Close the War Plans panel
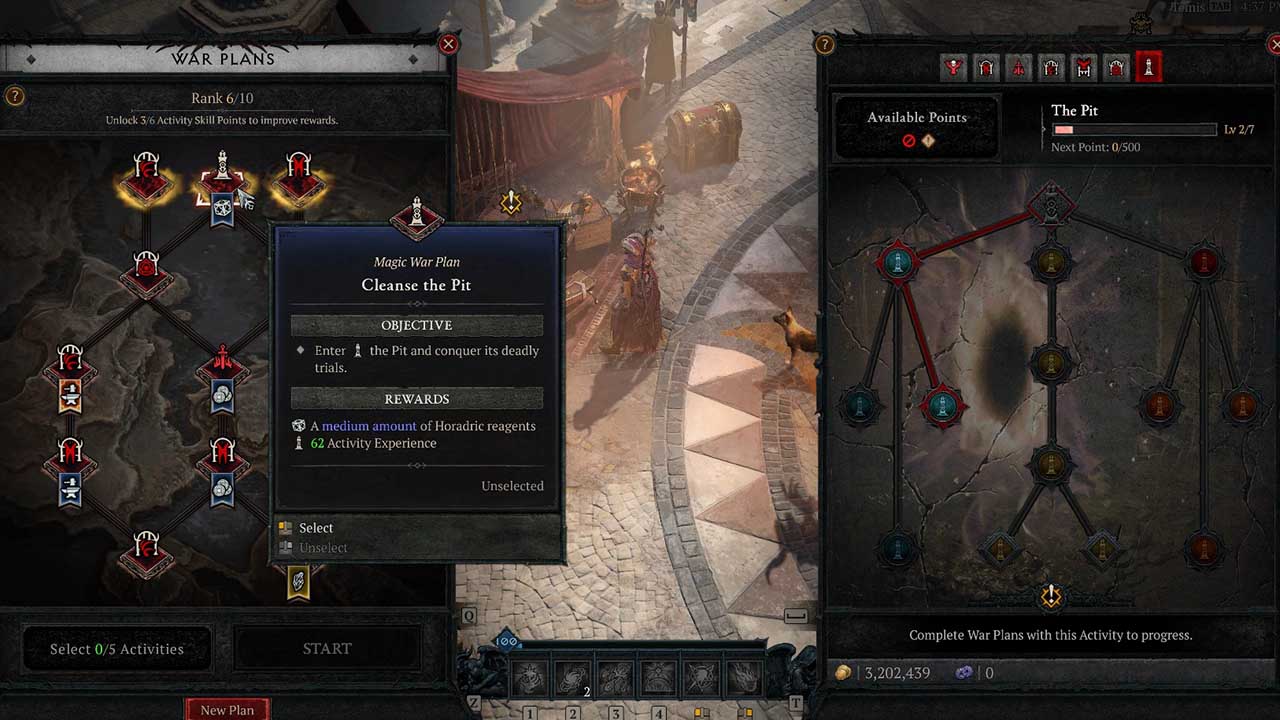The image size is (1280, 720). click(448, 44)
